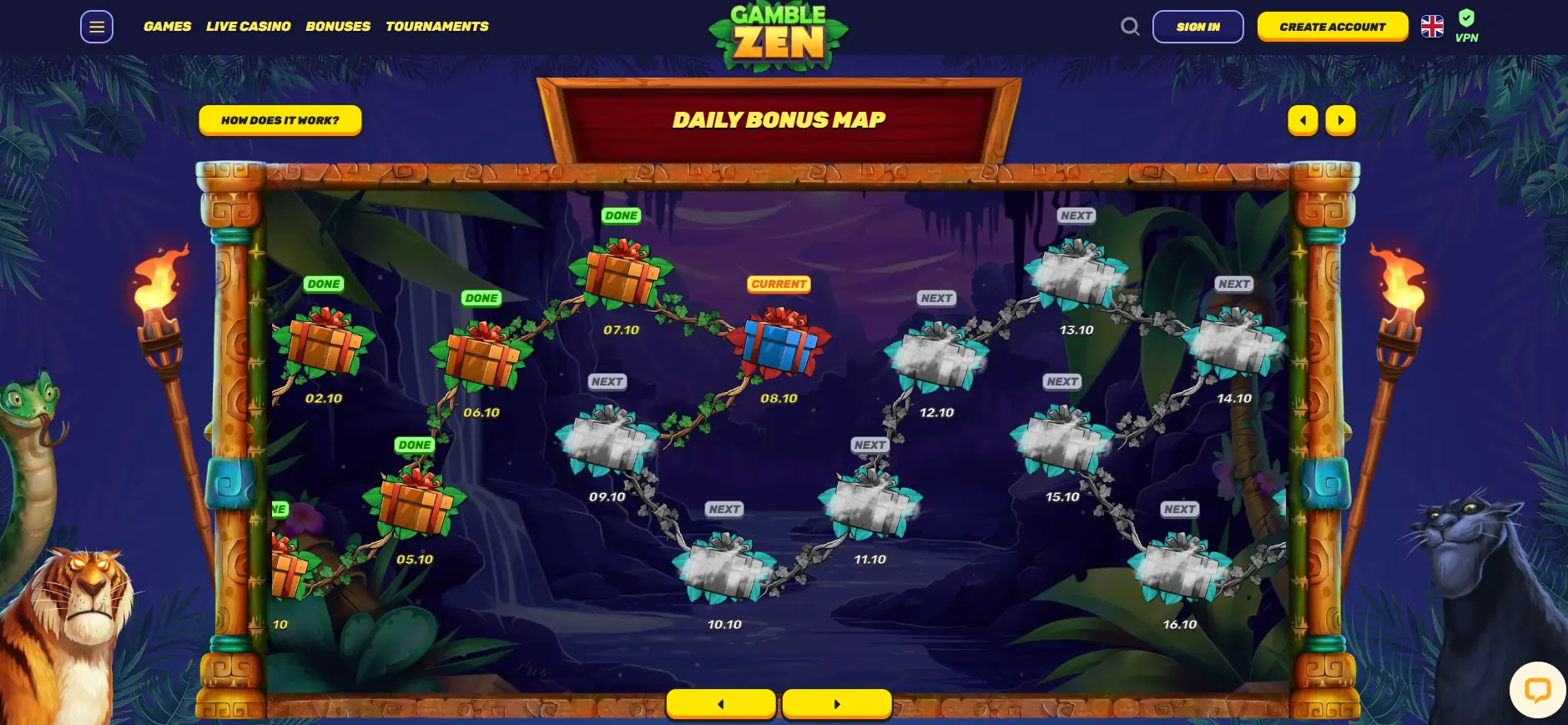The width and height of the screenshot is (1568, 725).
Task: View the Bonuses page
Action: click(x=338, y=27)
